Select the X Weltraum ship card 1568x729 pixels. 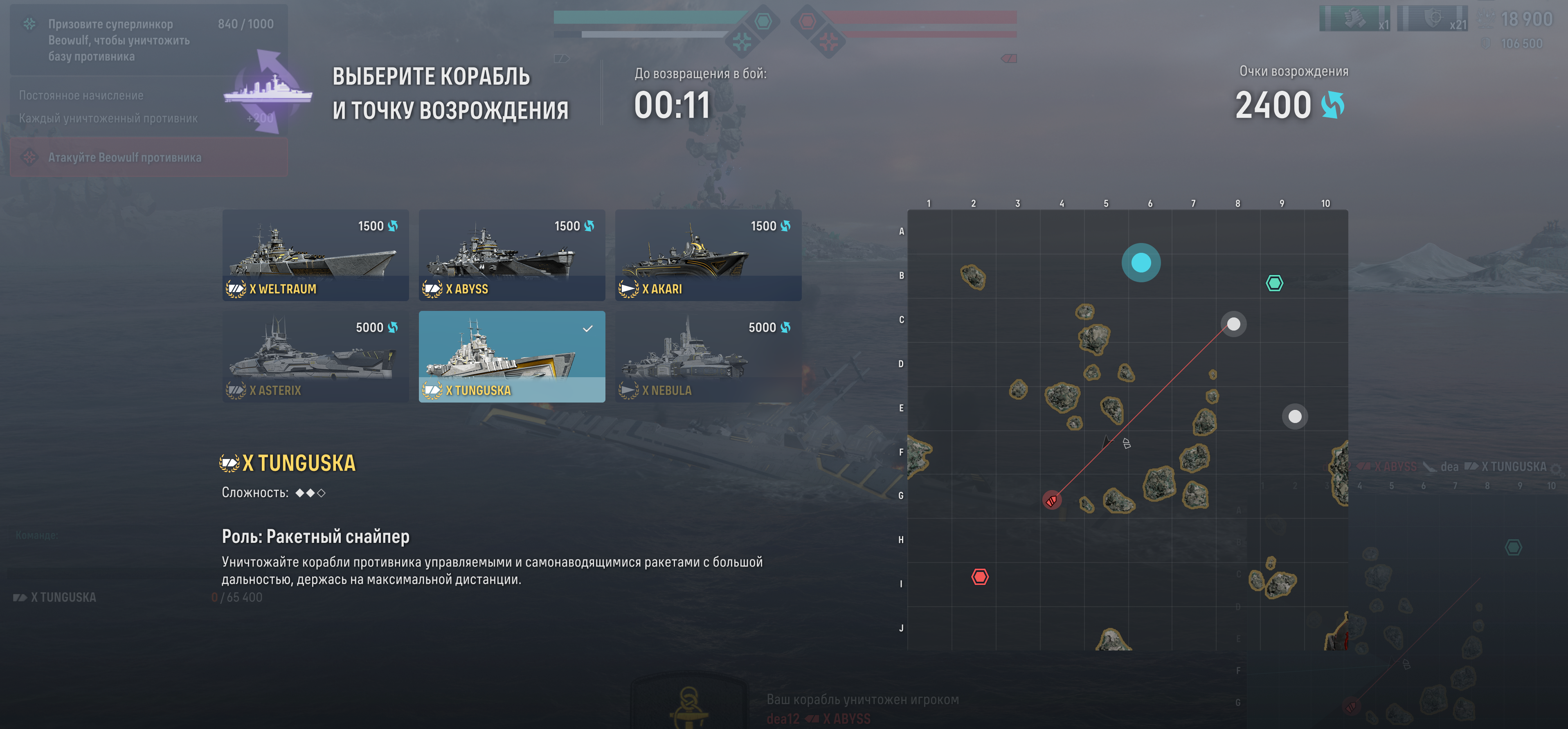coord(315,255)
